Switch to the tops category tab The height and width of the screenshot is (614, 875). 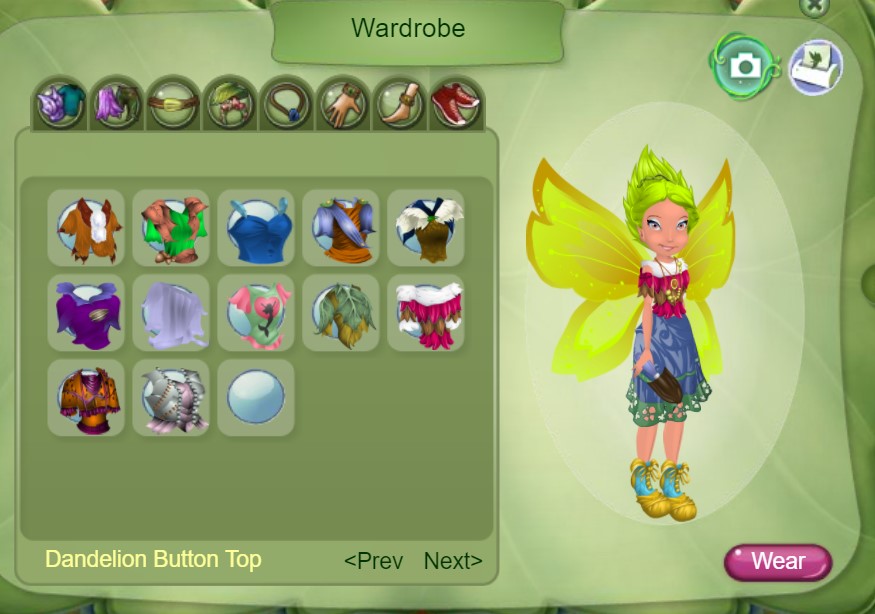pos(59,104)
